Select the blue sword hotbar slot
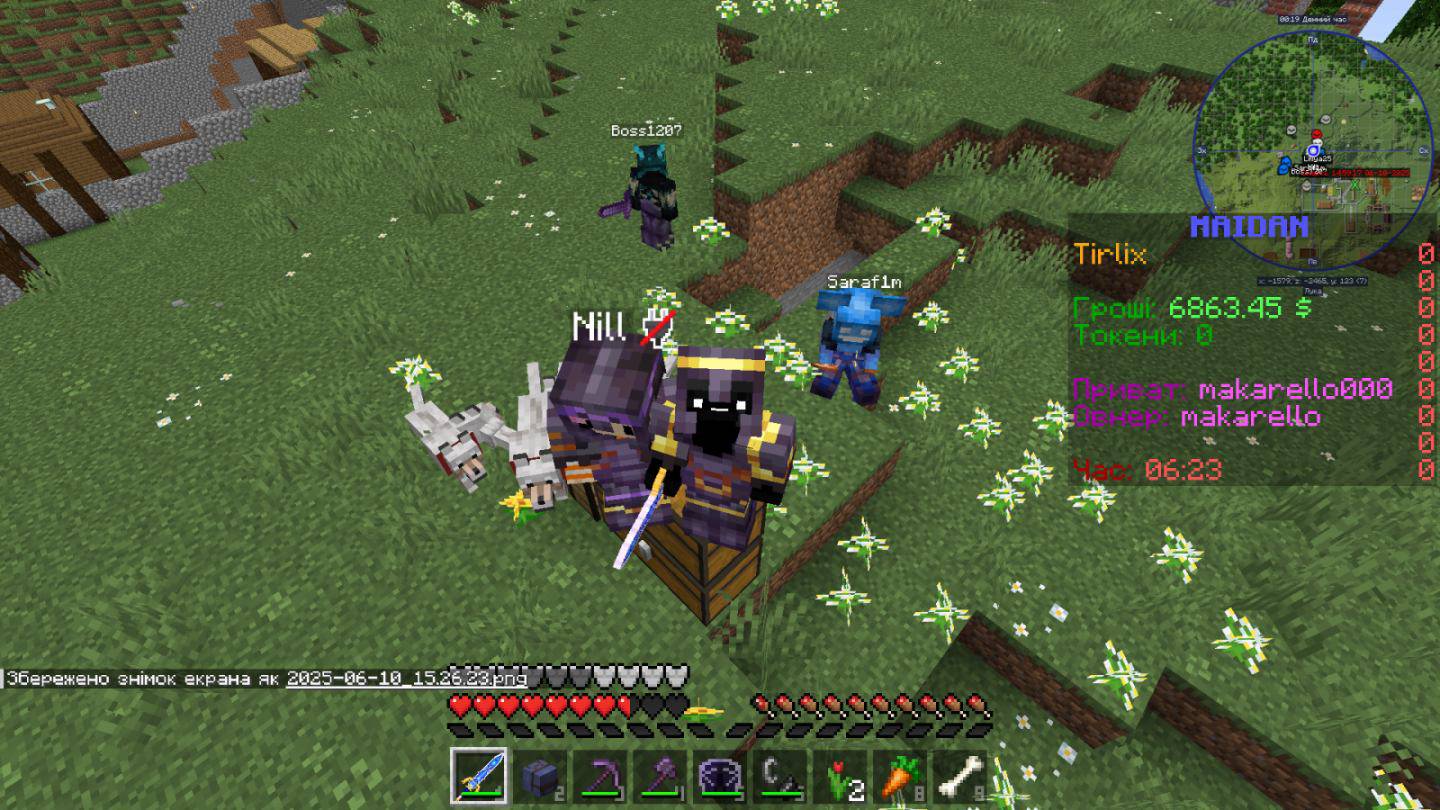The image size is (1440, 810). click(478, 775)
